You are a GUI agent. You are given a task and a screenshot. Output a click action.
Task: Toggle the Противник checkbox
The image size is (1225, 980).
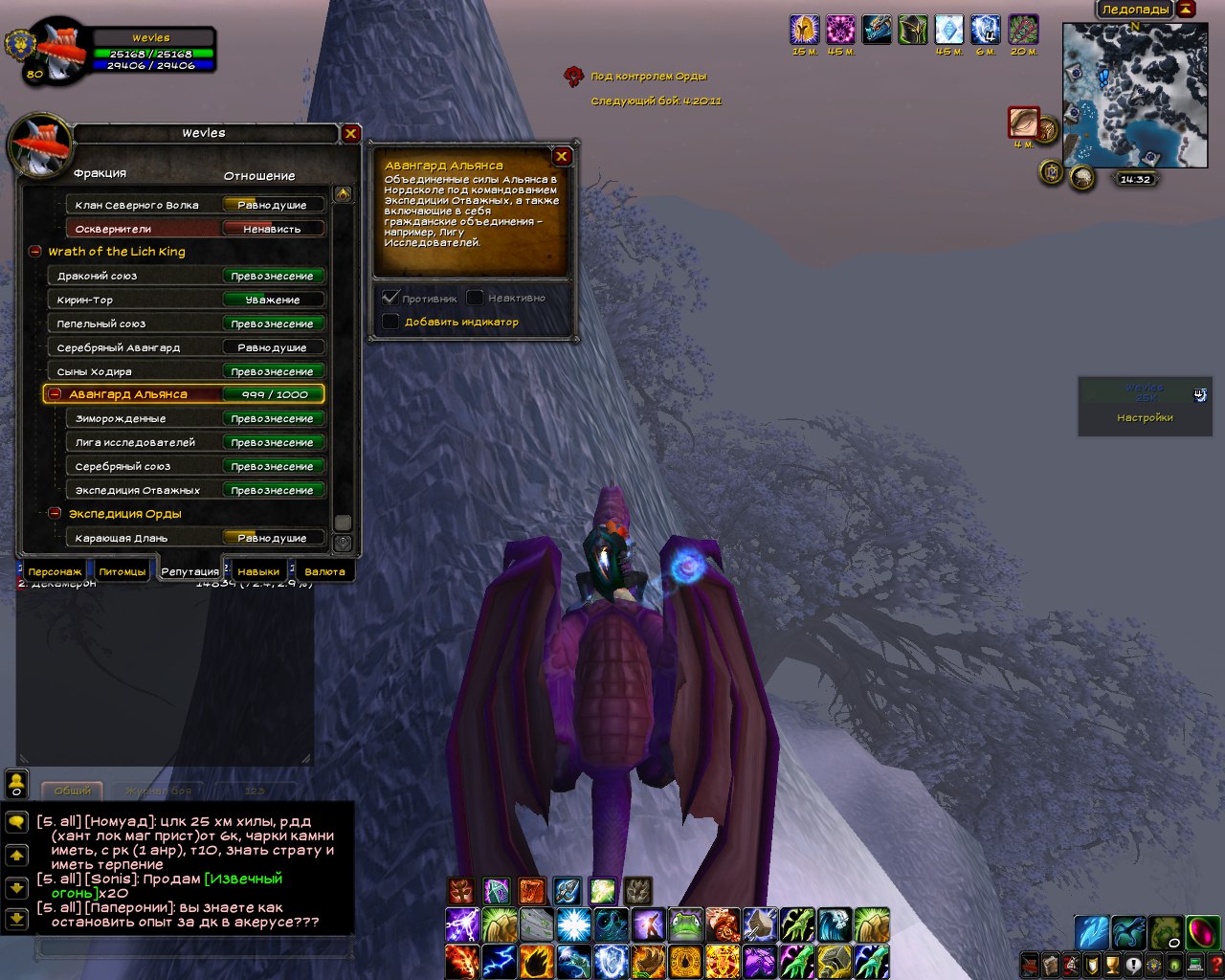tap(390, 298)
